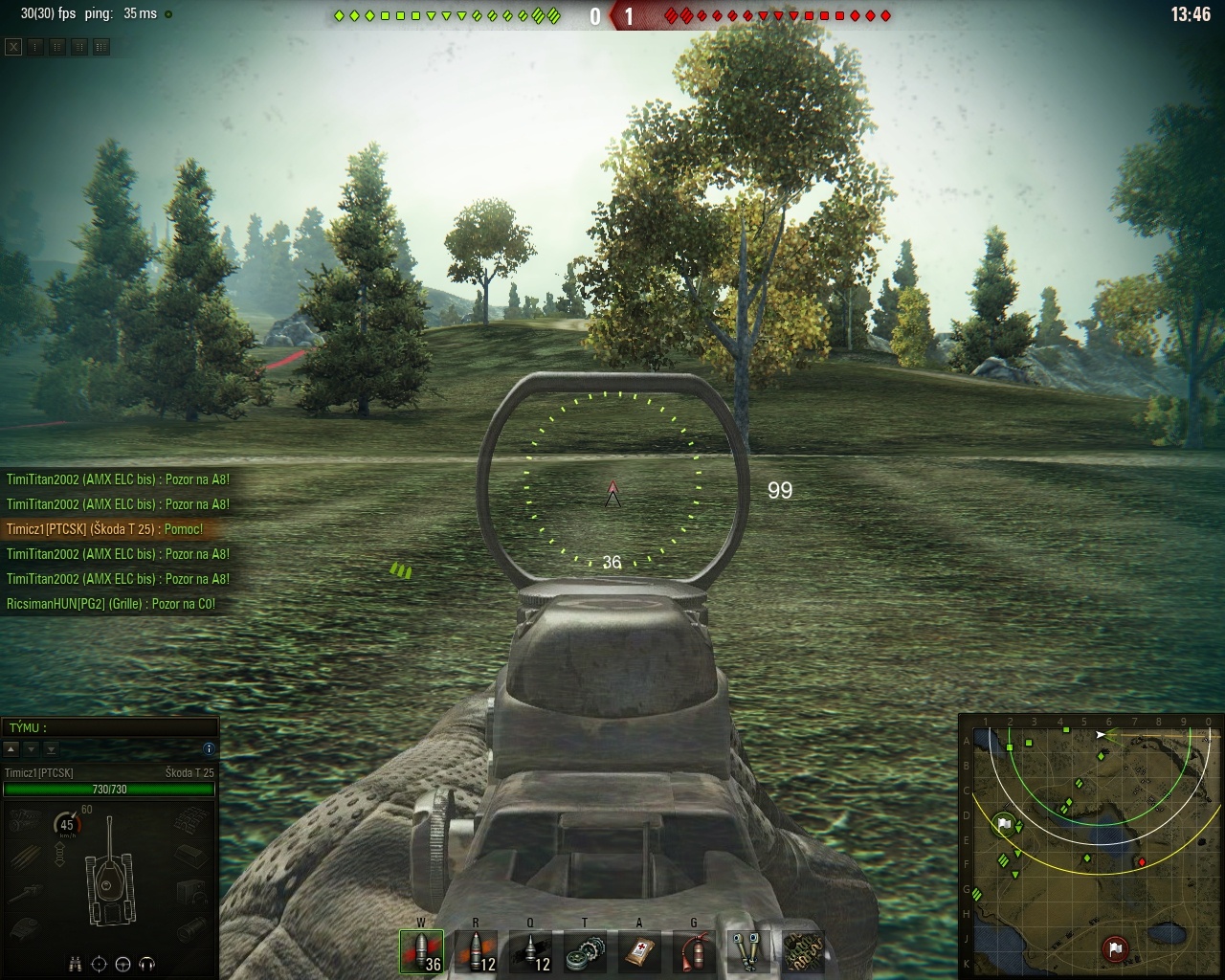Click the battle minimap
Screen dimensions: 1225x980
1091,845
